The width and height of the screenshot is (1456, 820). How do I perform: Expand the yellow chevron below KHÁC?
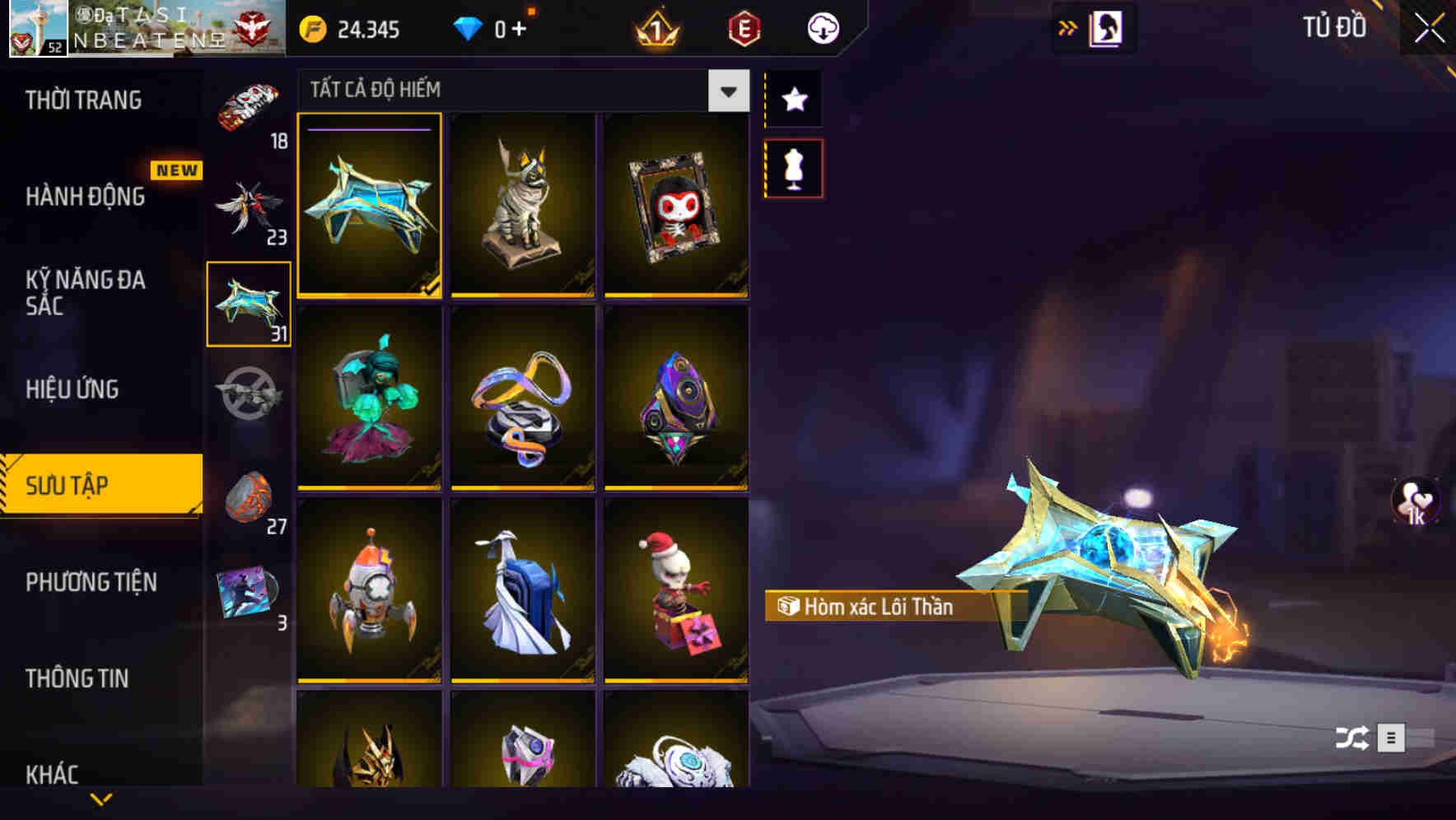pos(100,799)
